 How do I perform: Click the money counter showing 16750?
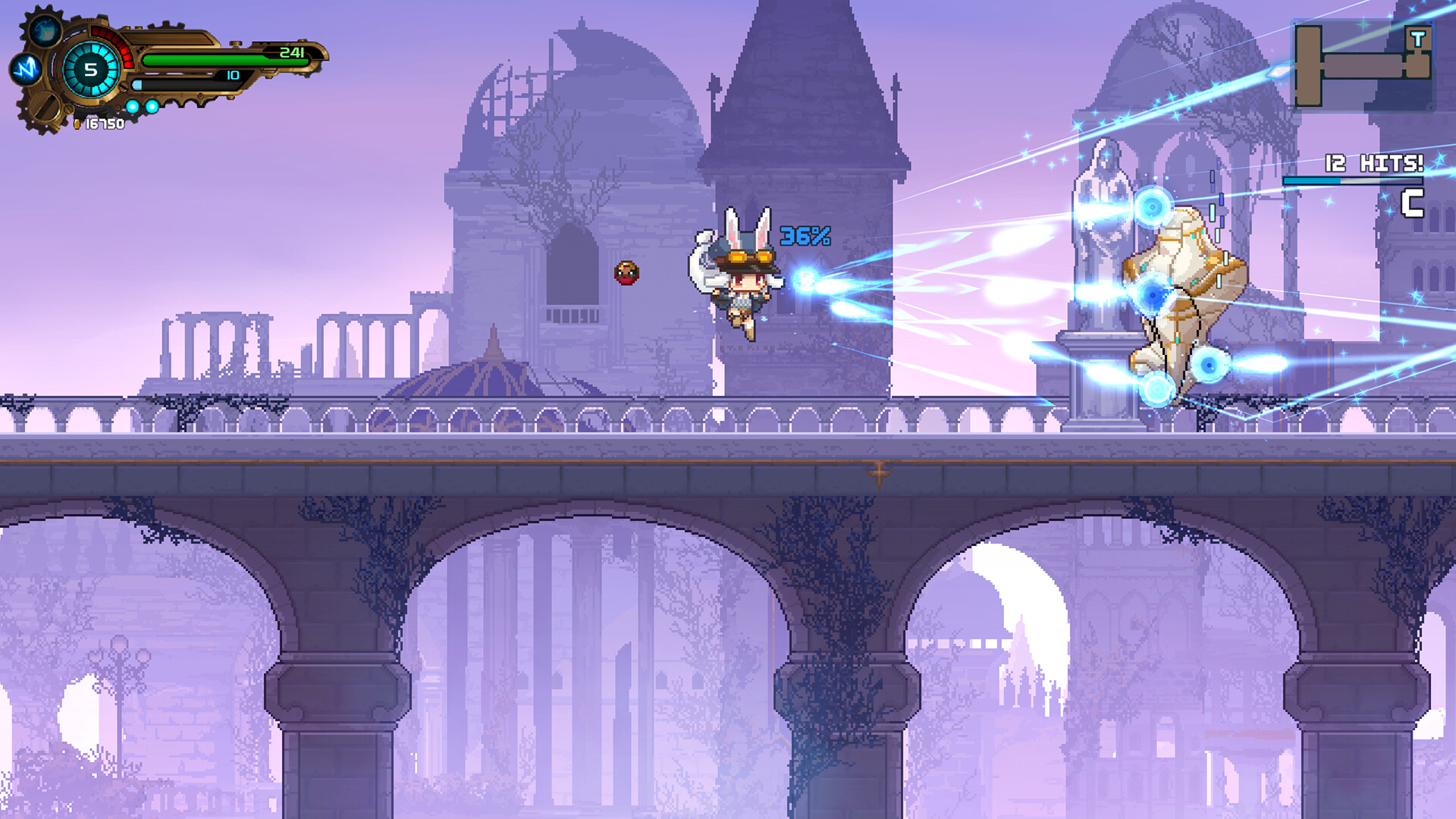pos(106,124)
